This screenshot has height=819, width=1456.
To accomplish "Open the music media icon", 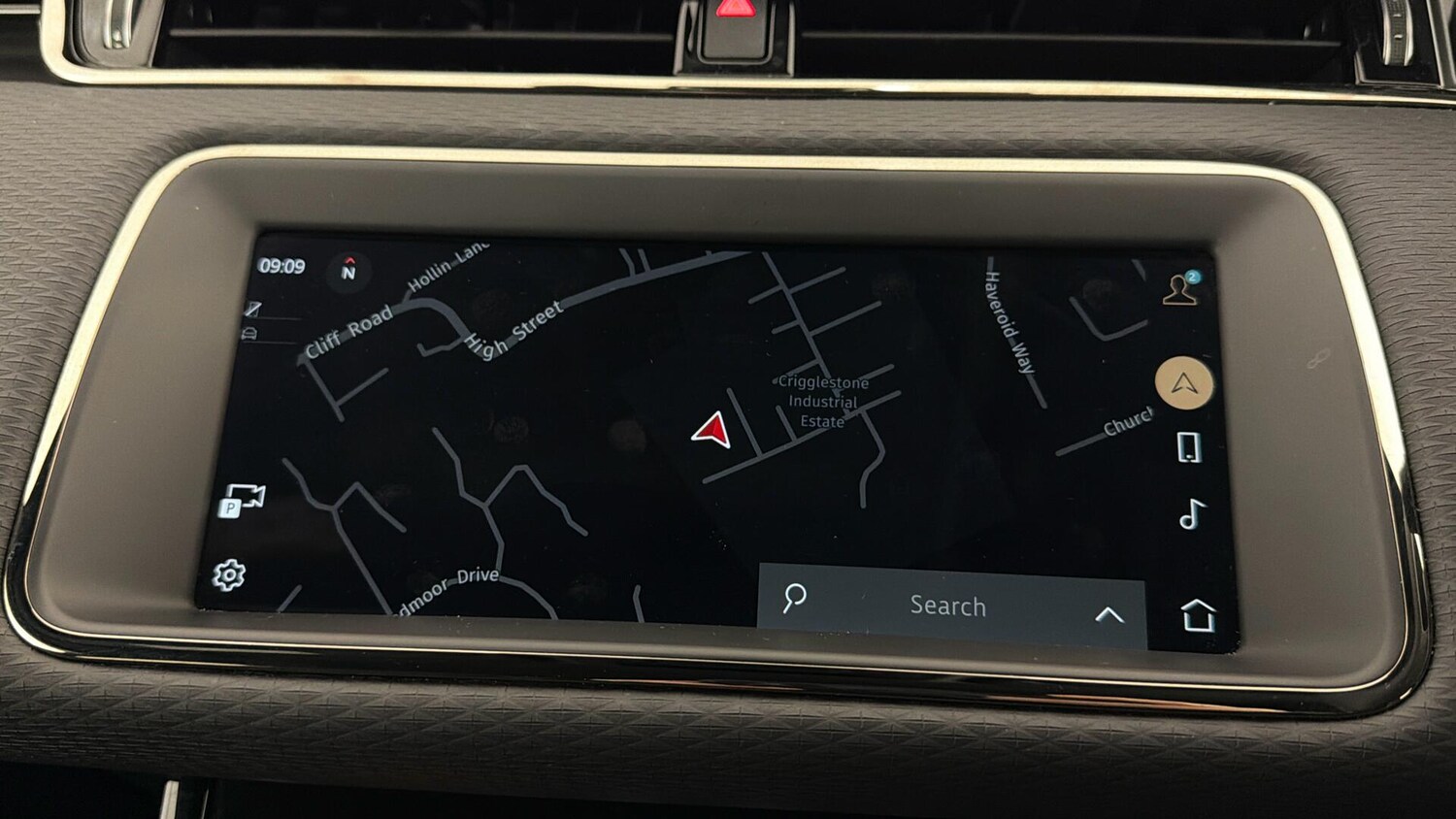I will pyautogui.click(x=1192, y=514).
